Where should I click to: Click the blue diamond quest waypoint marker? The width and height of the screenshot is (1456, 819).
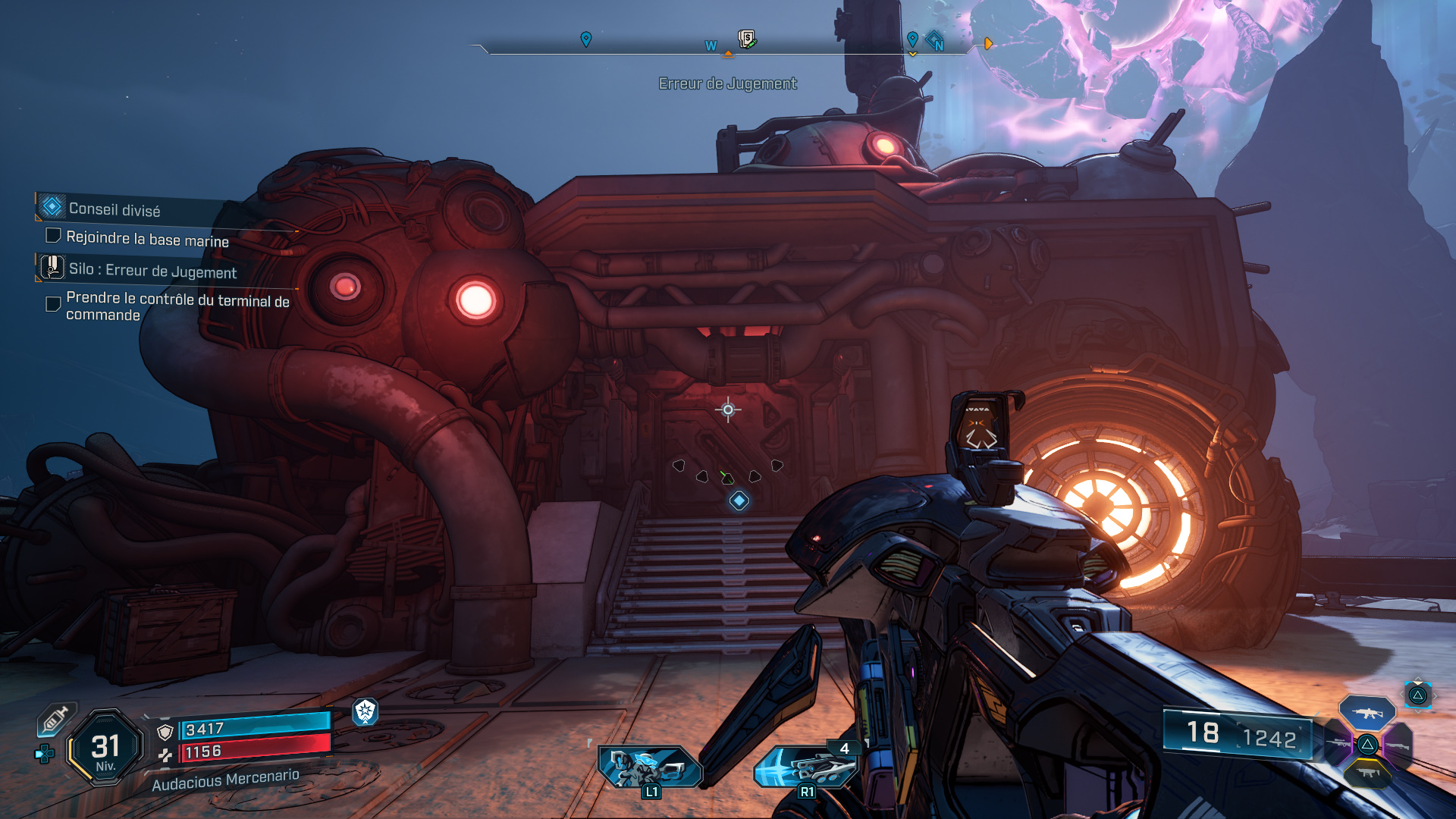739,500
